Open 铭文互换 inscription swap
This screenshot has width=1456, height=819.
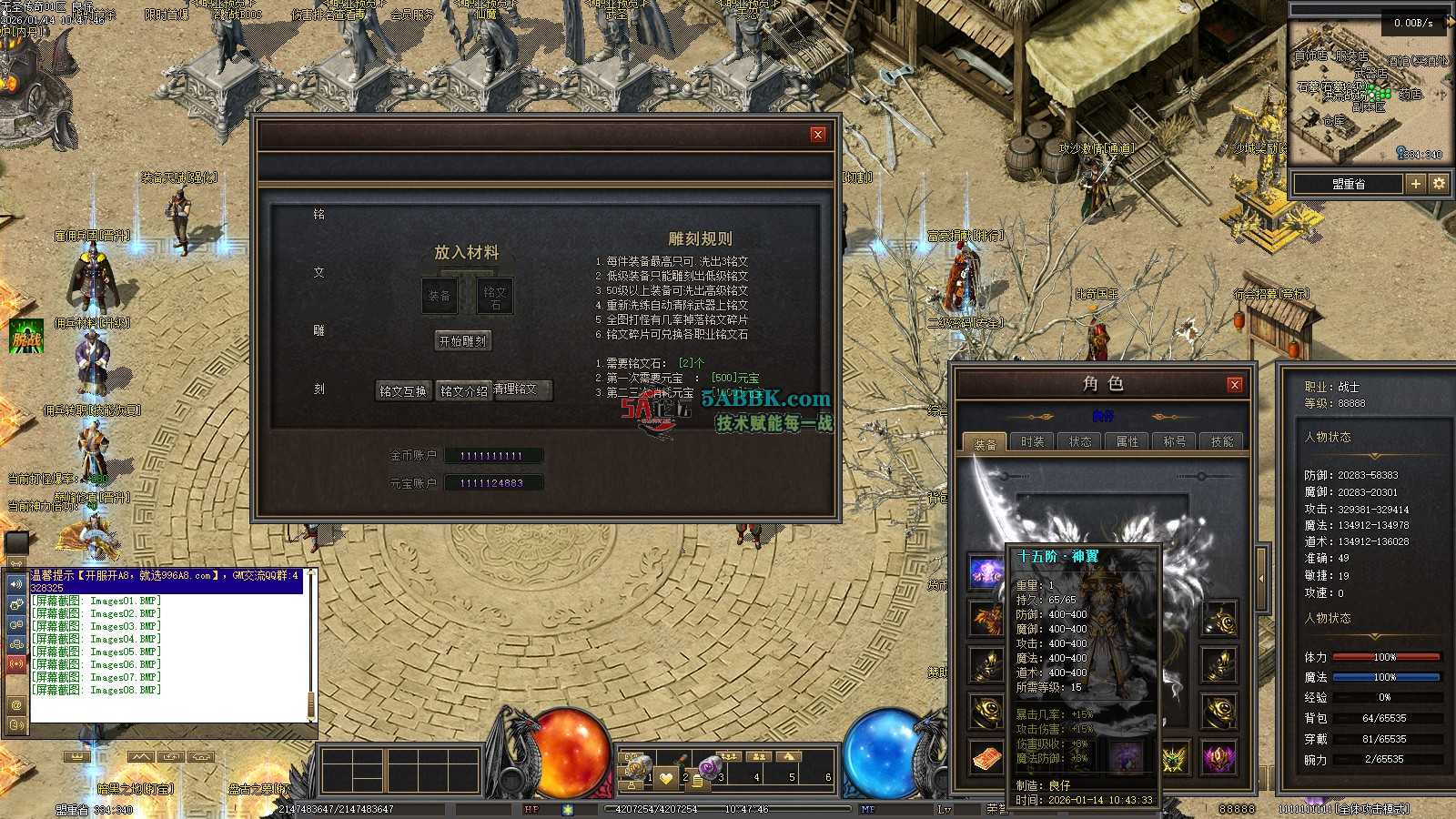coord(403,391)
